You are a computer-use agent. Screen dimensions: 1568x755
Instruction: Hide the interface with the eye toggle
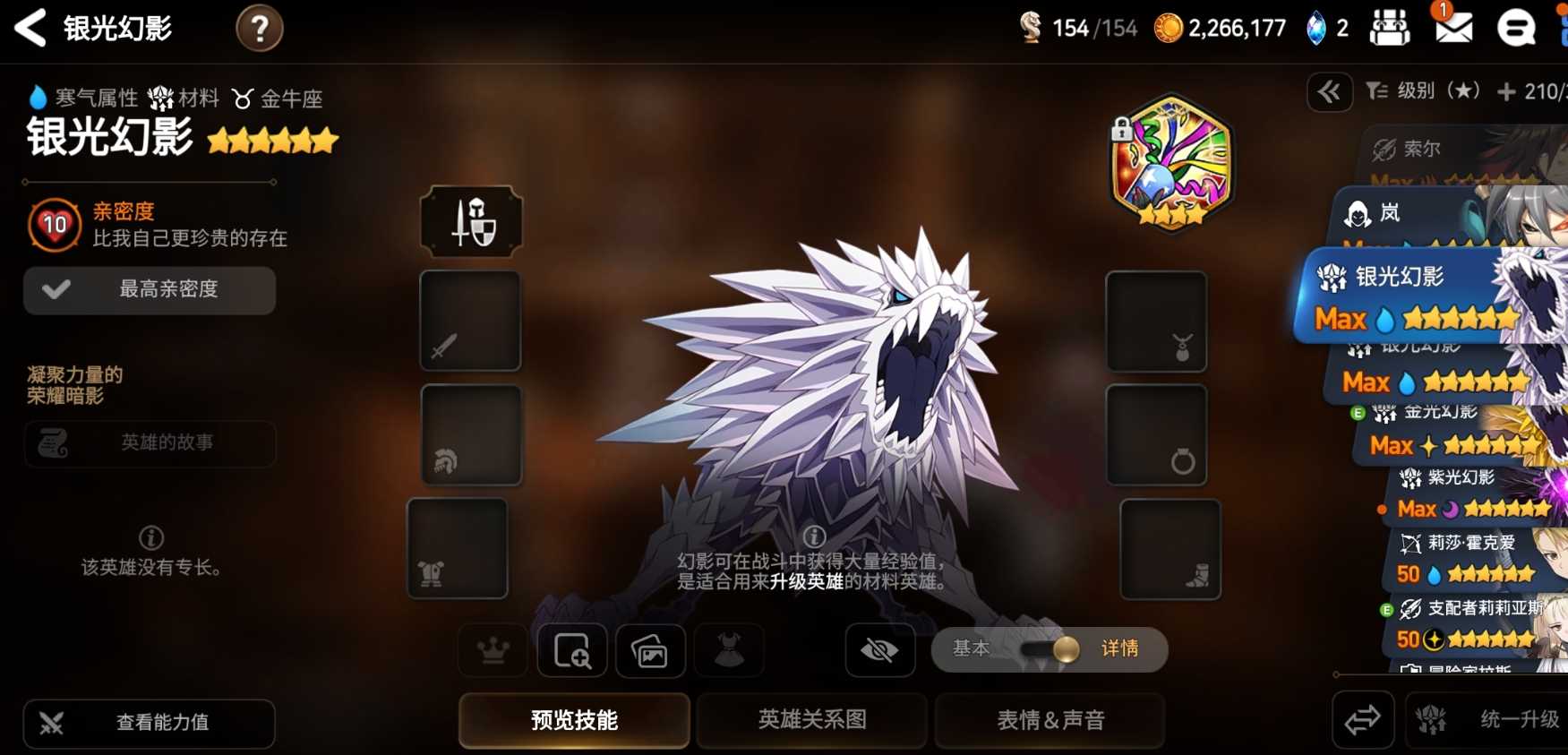point(879,651)
